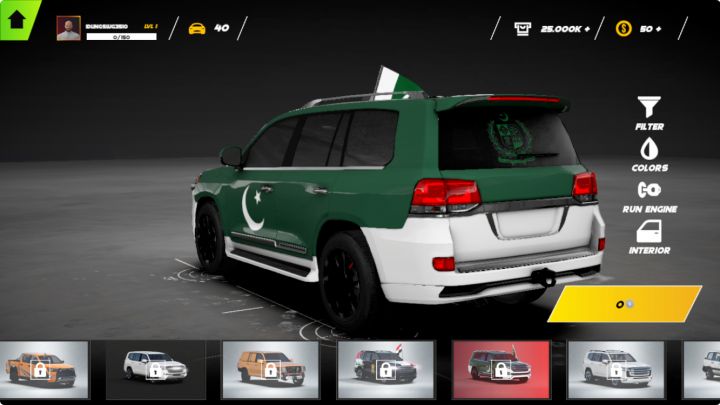Add more gold coins

coord(657,28)
